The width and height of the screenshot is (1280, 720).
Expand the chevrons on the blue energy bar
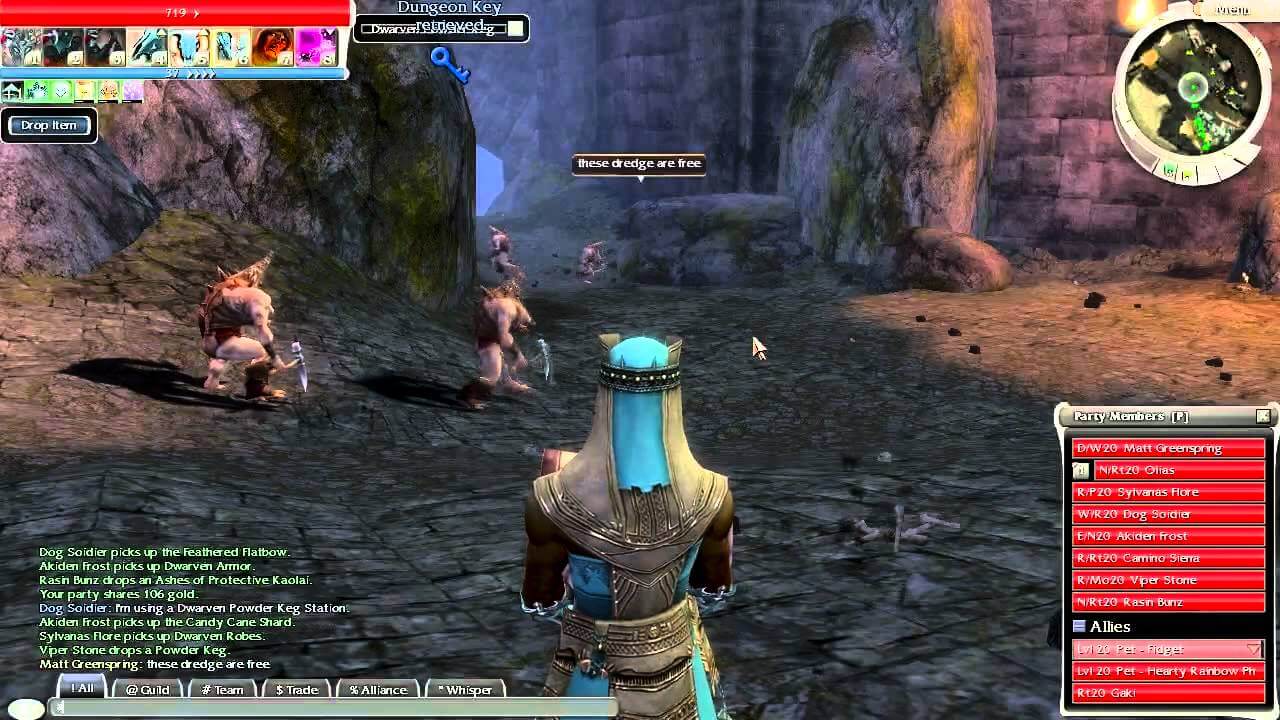click(x=203, y=73)
